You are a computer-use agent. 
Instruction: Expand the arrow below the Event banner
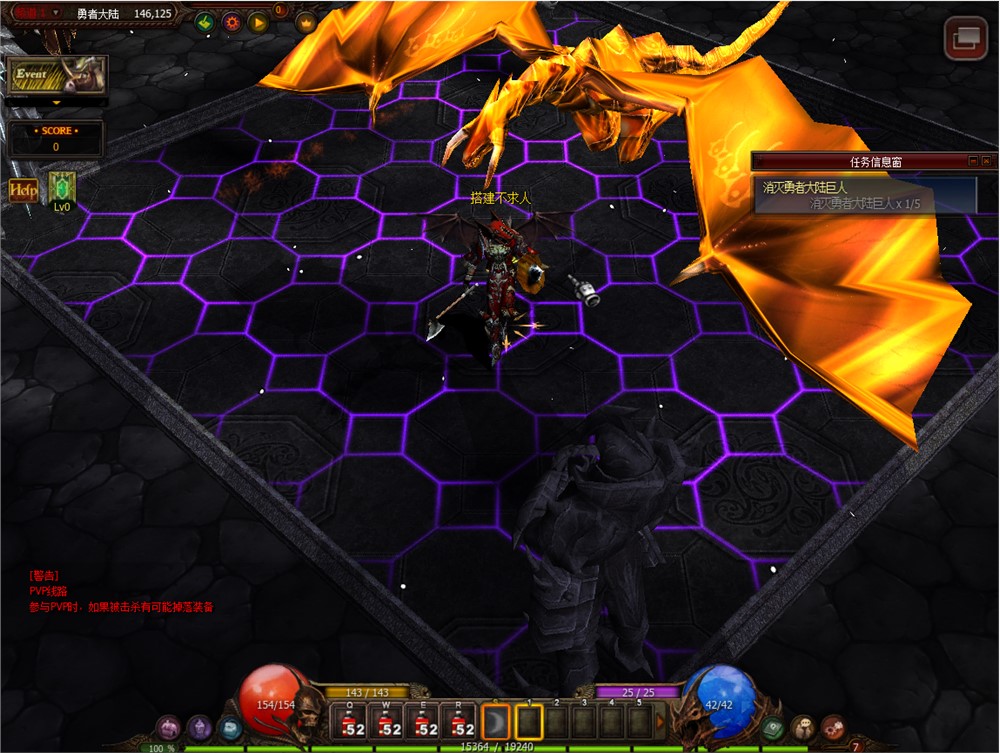click(56, 102)
